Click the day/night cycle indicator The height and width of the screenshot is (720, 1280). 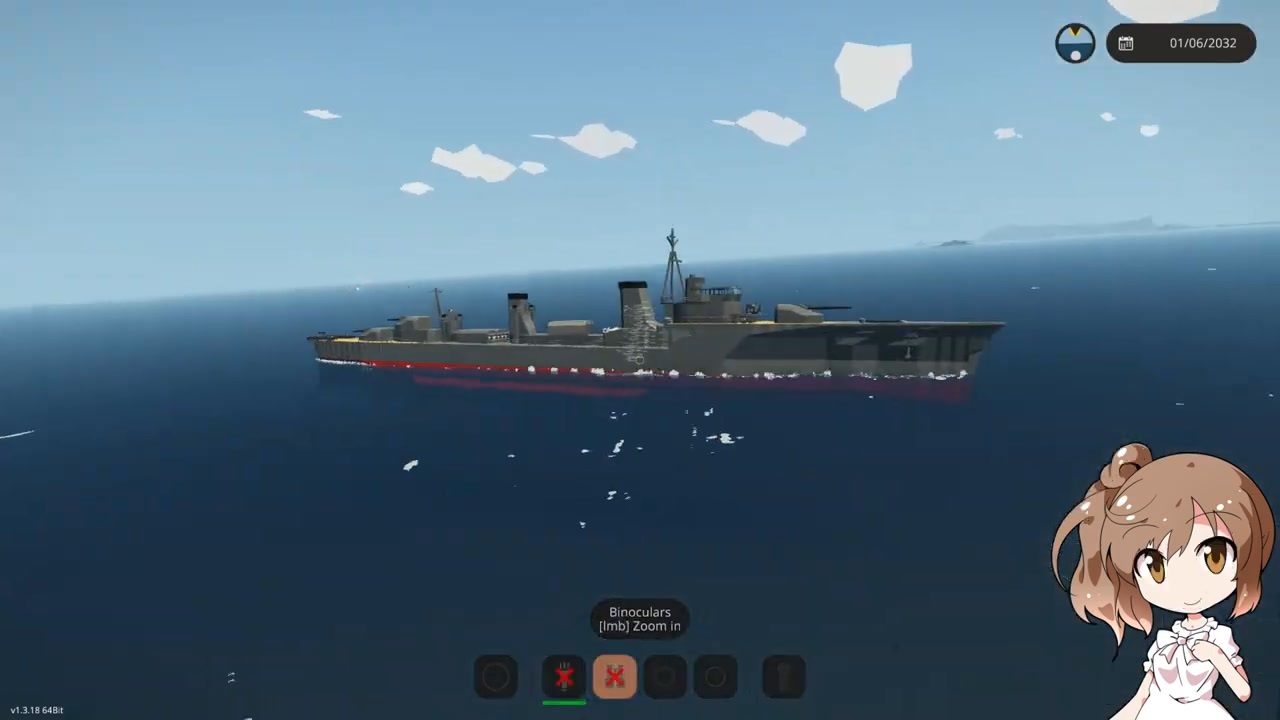(x=1075, y=42)
